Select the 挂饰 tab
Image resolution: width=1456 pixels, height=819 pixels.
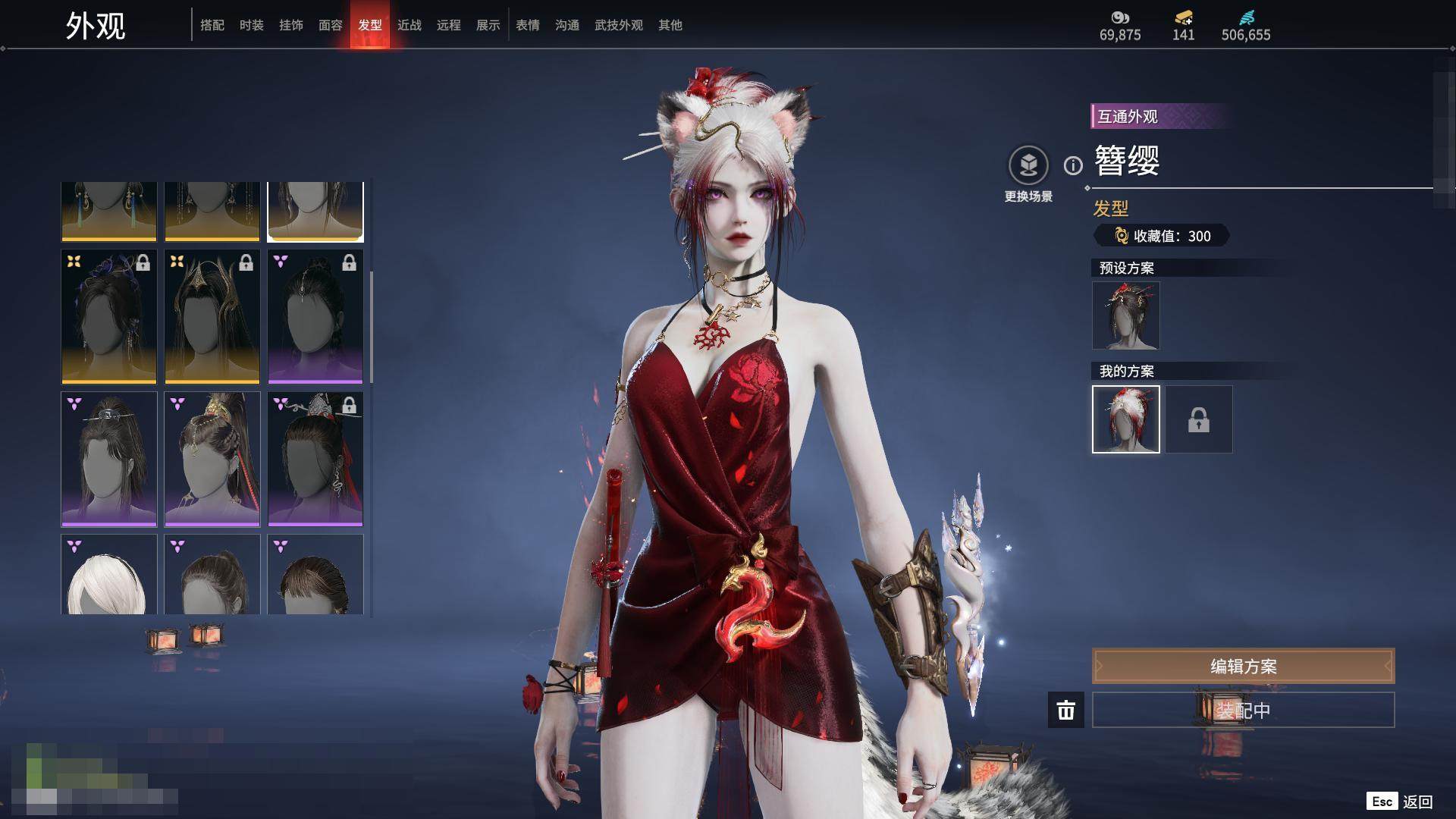tap(291, 25)
